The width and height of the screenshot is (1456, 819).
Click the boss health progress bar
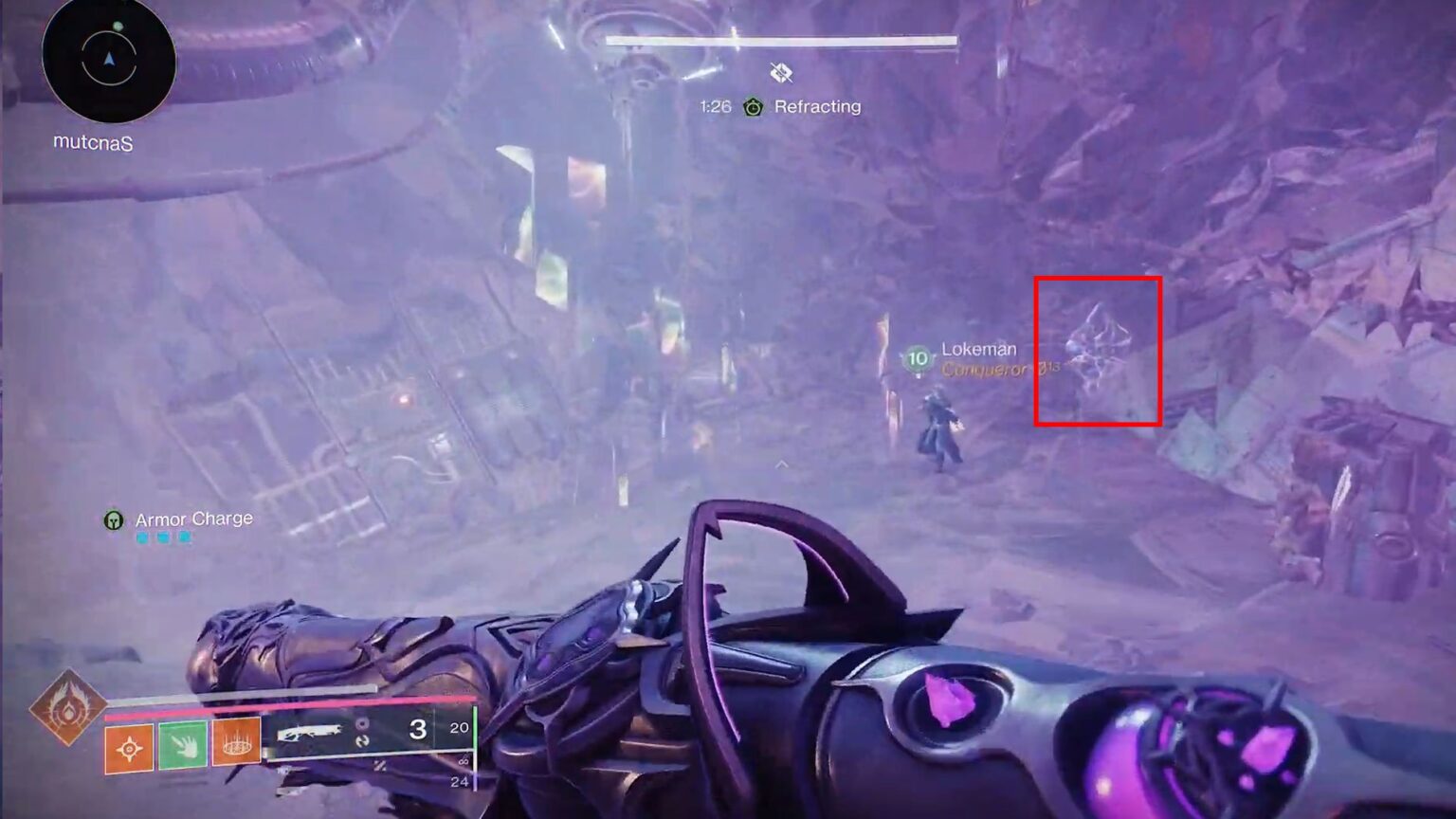(x=779, y=42)
